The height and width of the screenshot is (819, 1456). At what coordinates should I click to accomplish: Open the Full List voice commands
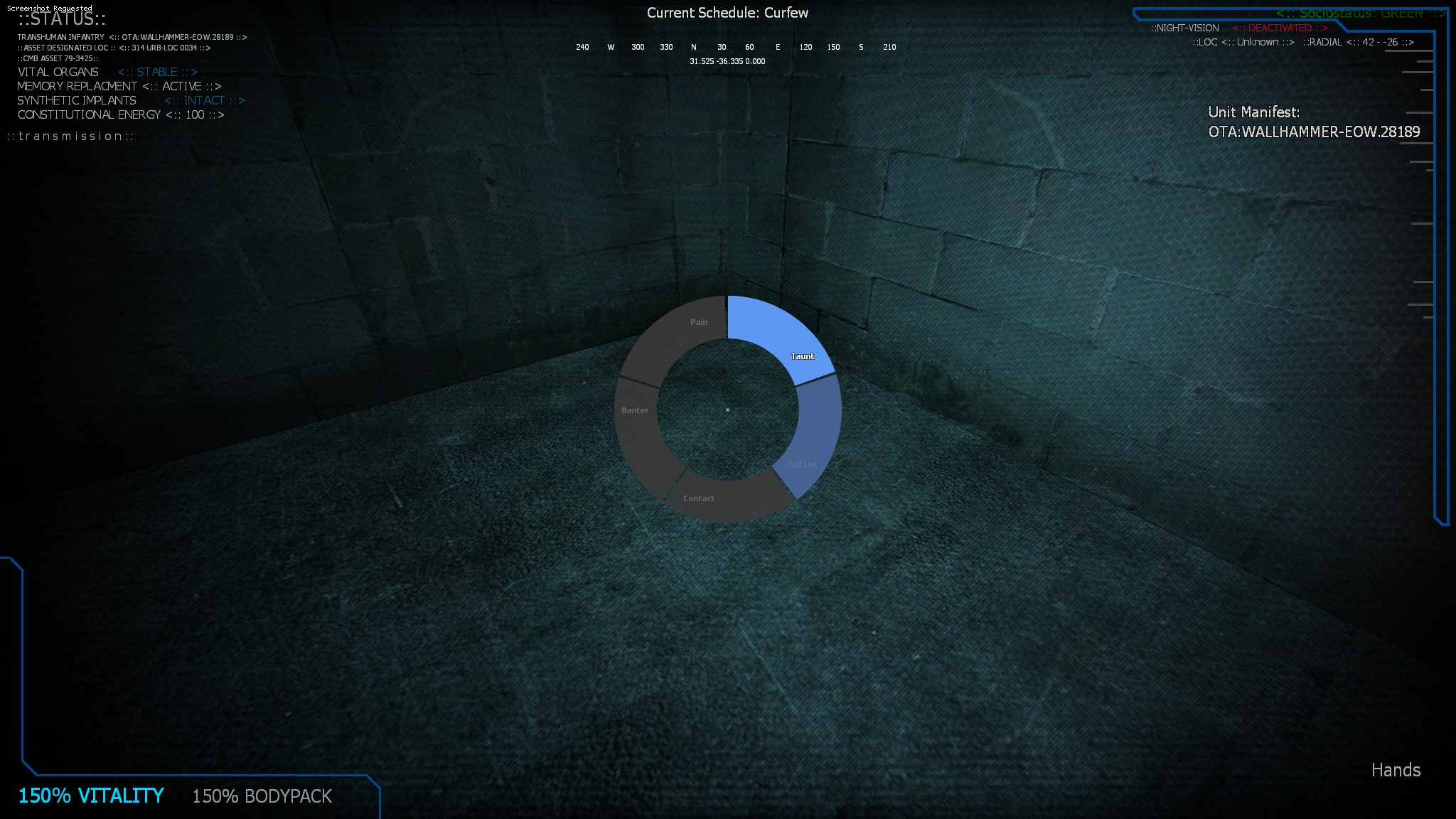(802, 464)
